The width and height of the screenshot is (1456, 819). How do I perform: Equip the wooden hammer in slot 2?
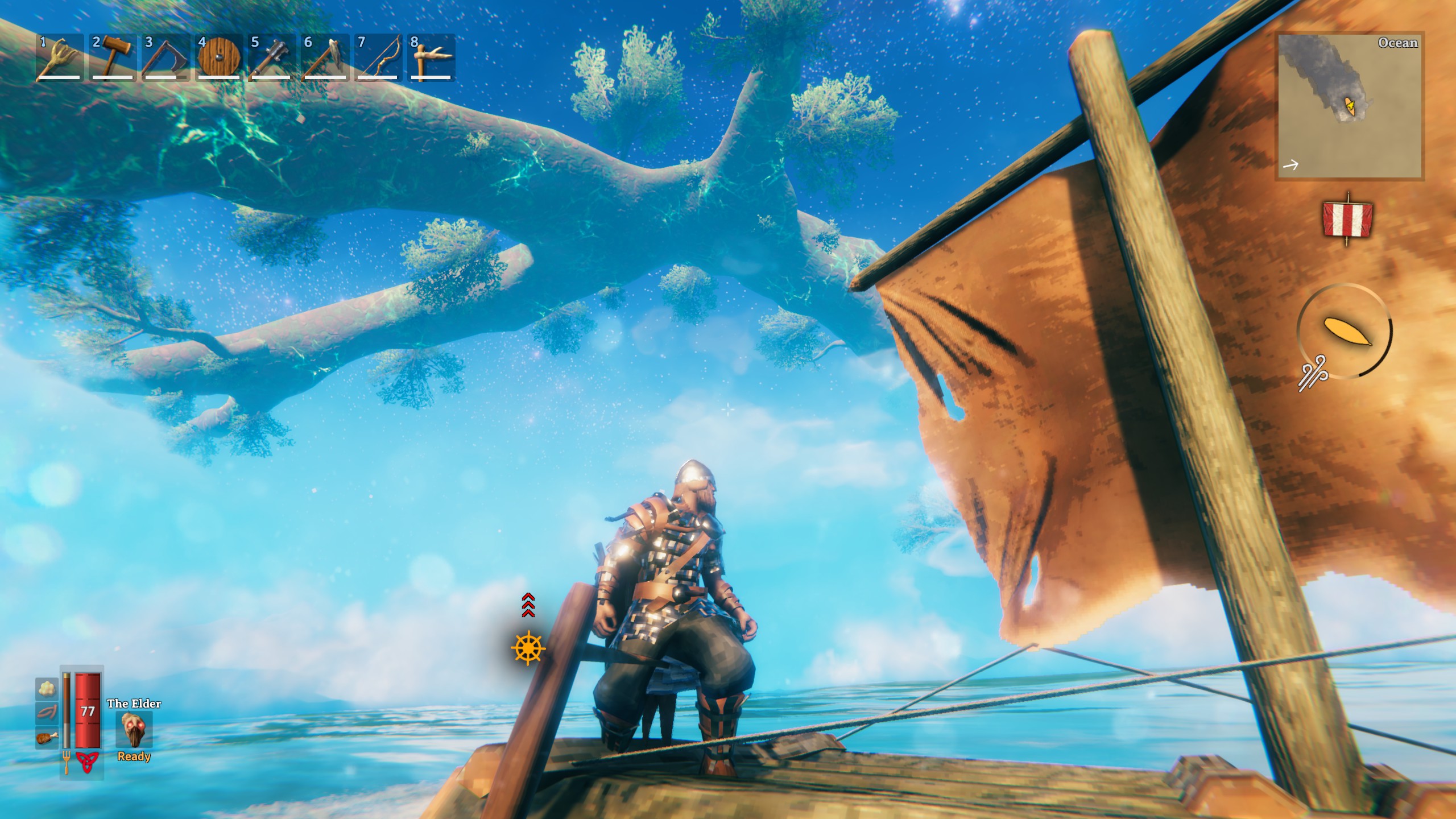pyautogui.click(x=112, y=57)
